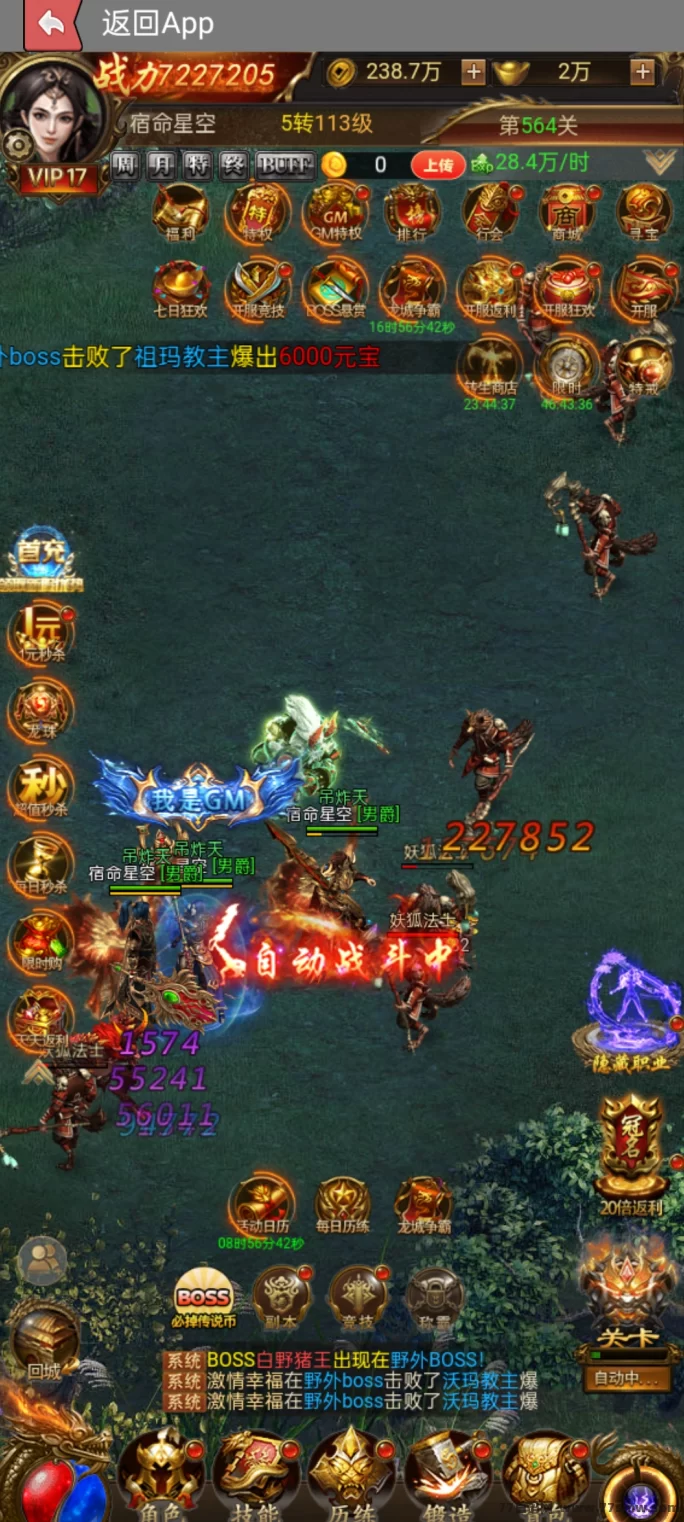Screen dimensions: 684x1522
Task: Tap the 返回App back arrow
Action: 51,24
